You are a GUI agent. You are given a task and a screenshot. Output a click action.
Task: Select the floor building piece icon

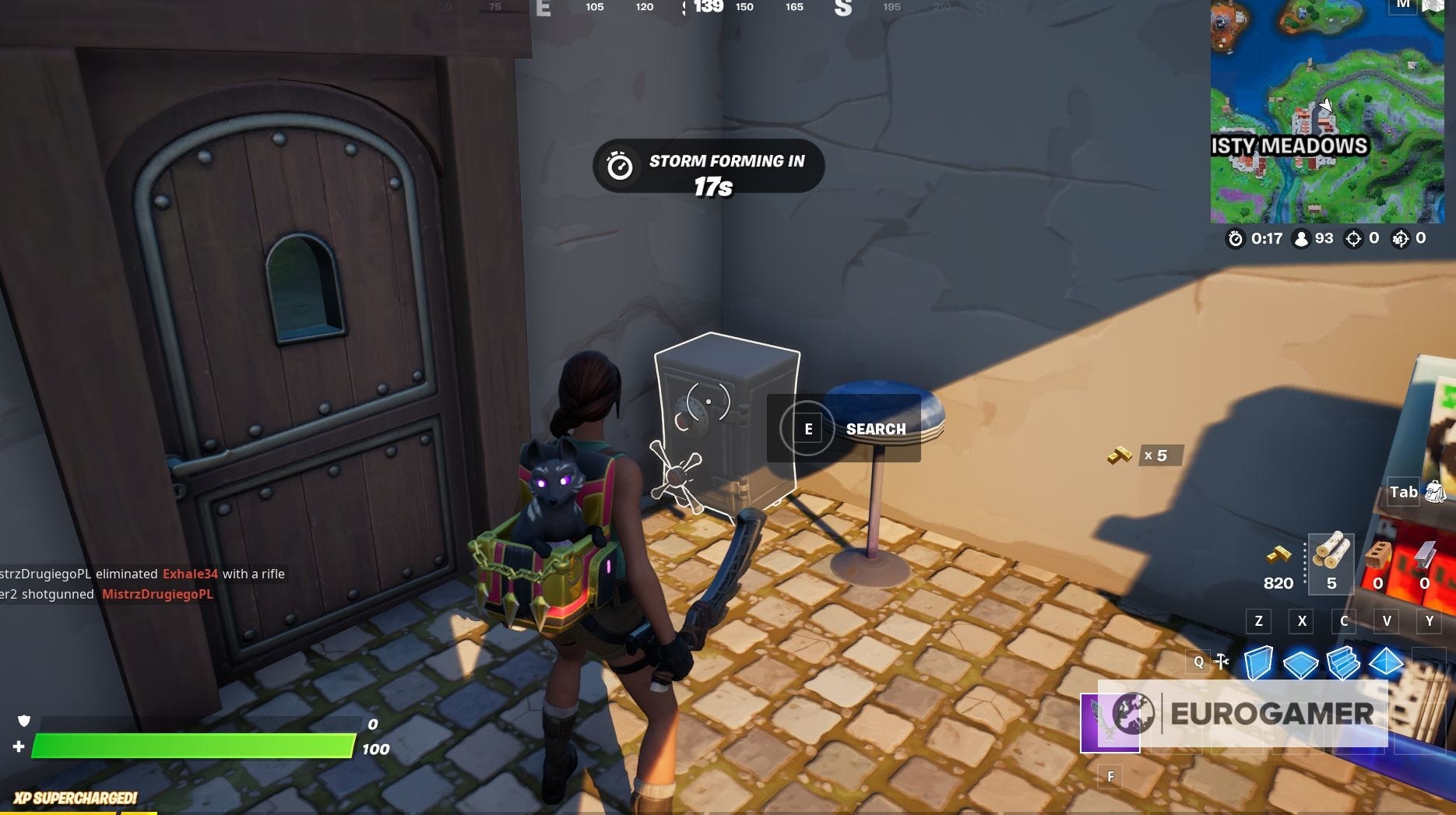pos(1300,662)
